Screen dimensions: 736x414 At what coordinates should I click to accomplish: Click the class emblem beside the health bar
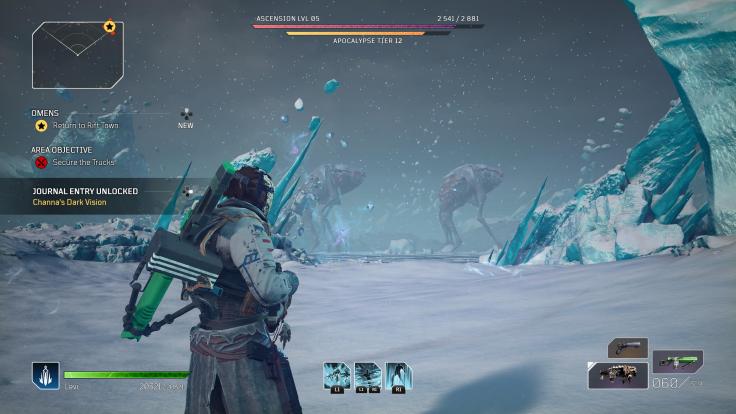(45, 376)
